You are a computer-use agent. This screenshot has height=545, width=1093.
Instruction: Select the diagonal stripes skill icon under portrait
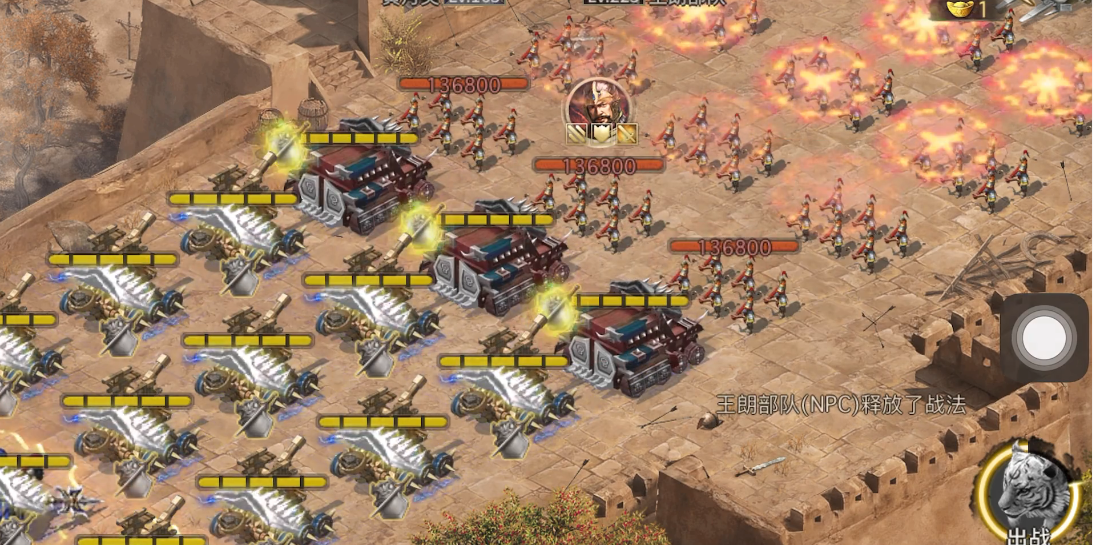coord(577,133)
